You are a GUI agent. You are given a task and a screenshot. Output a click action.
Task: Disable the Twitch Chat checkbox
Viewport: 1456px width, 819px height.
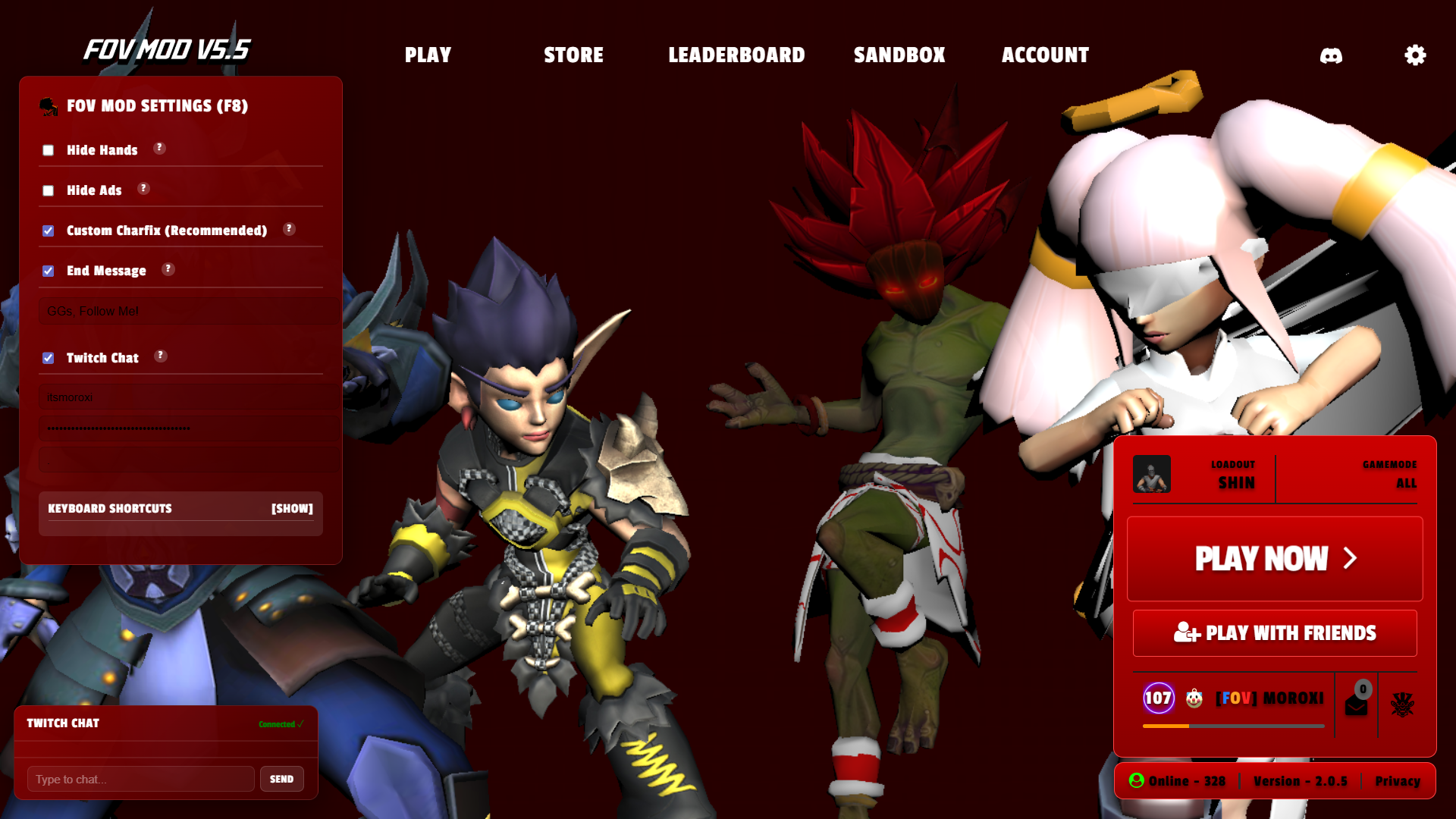point(48,358)
